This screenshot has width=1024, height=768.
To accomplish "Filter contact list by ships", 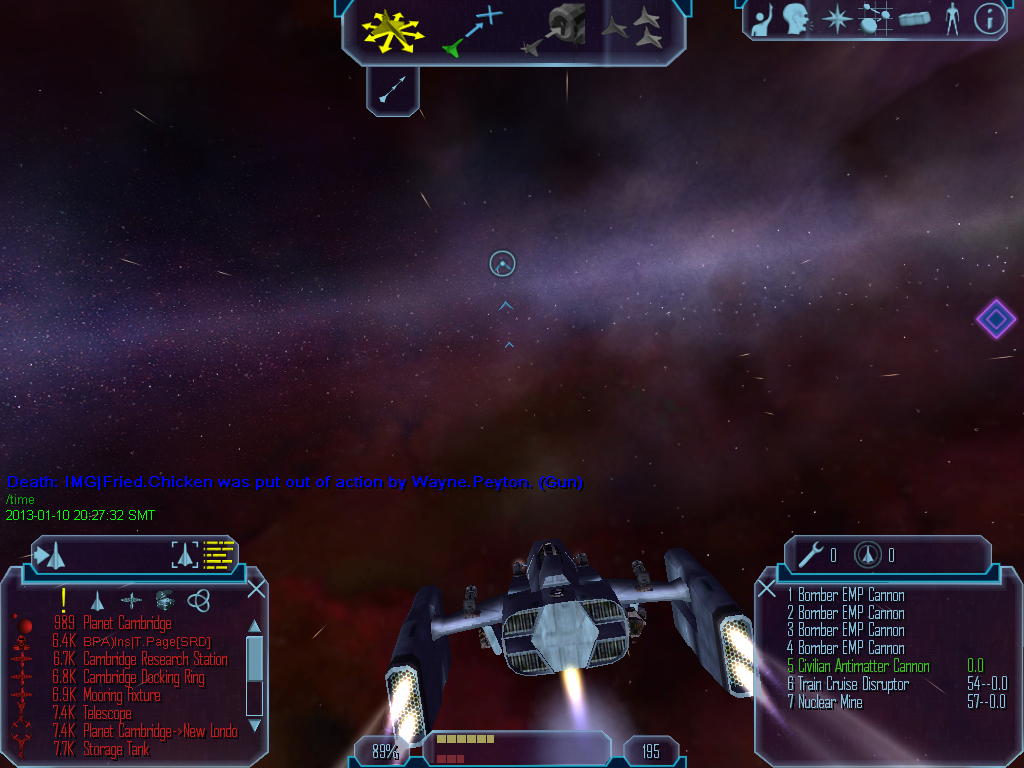I will [97, 600].
